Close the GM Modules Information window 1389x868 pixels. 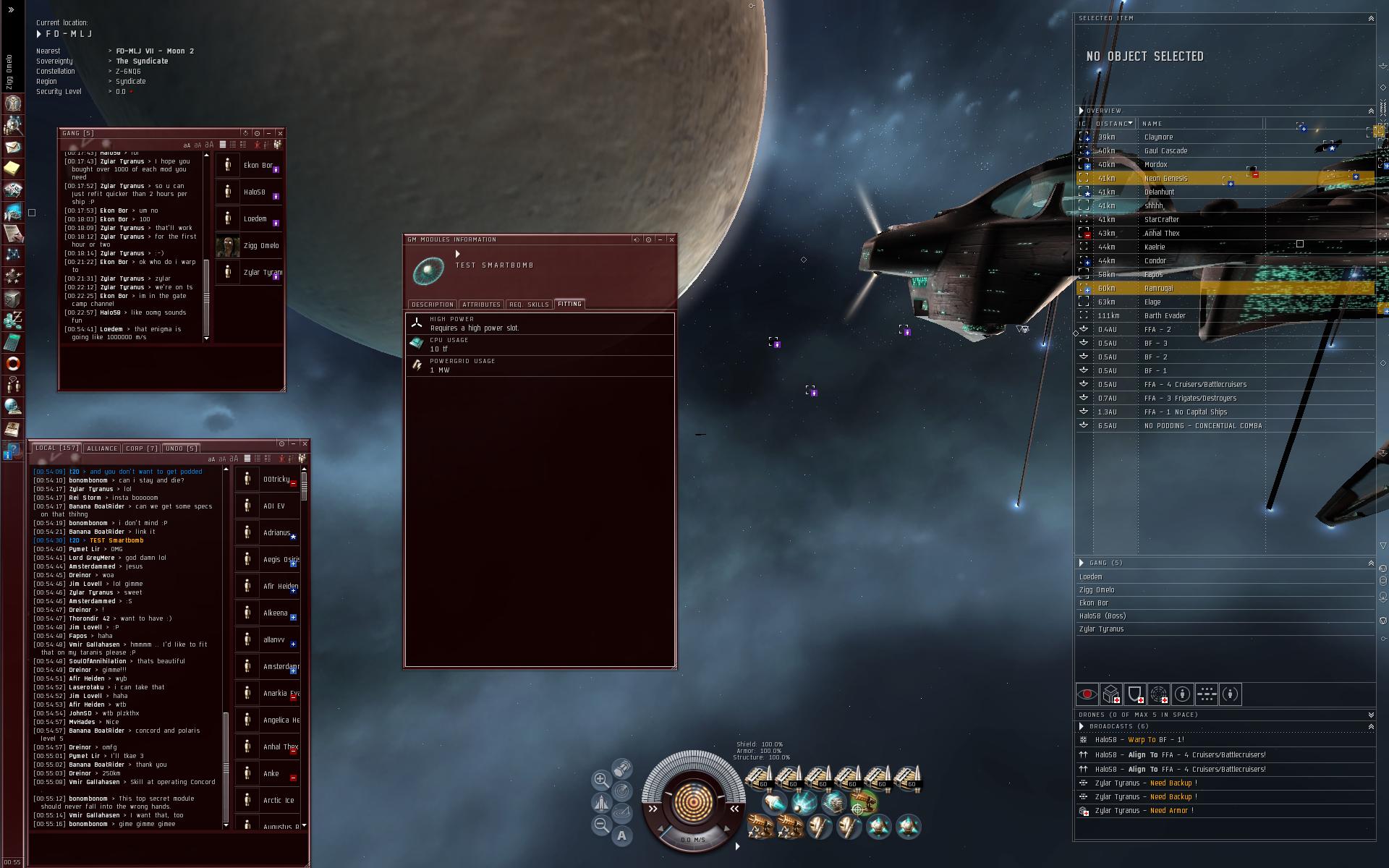coord(671,239)
